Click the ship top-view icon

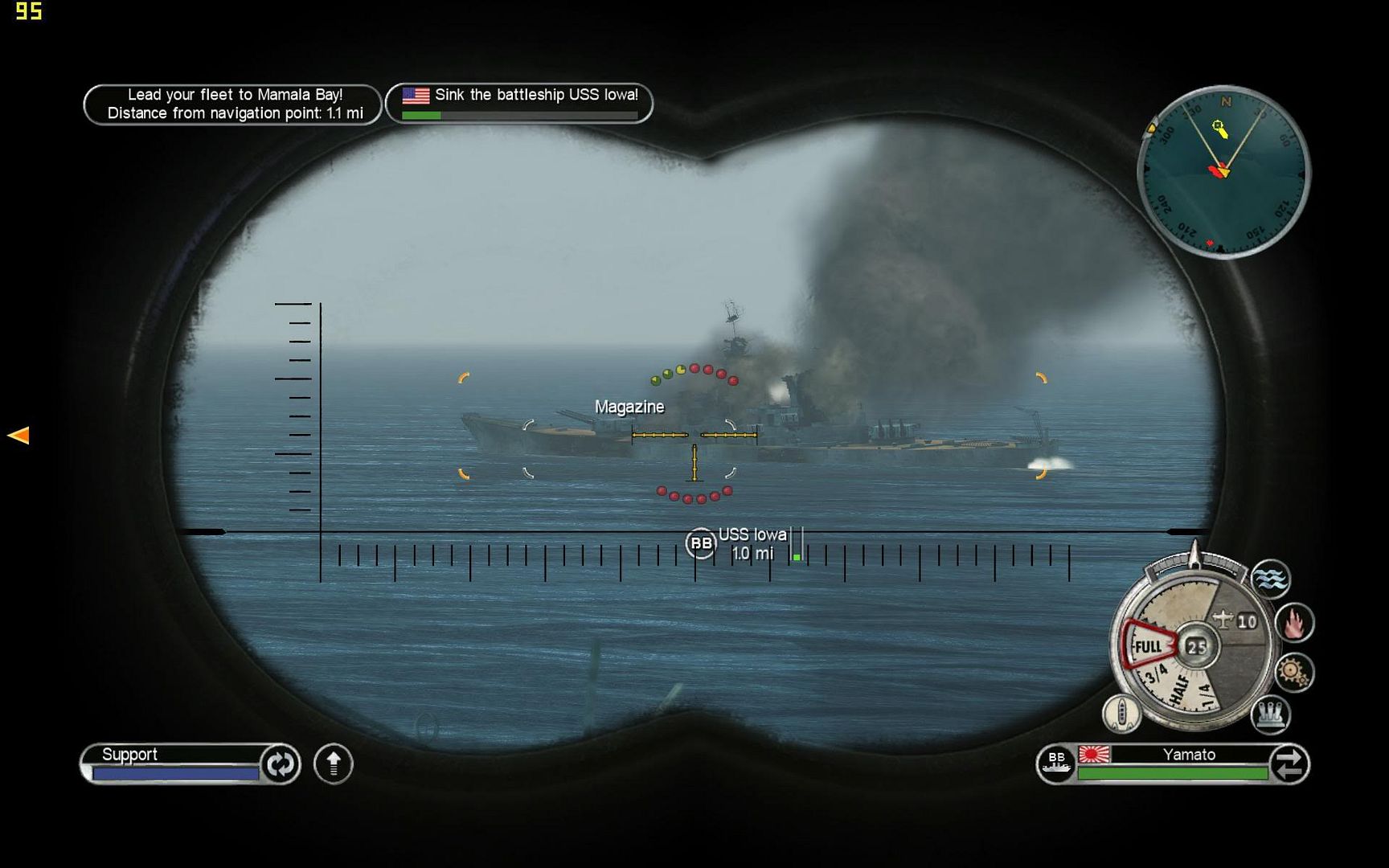(x=1121, y=713)
